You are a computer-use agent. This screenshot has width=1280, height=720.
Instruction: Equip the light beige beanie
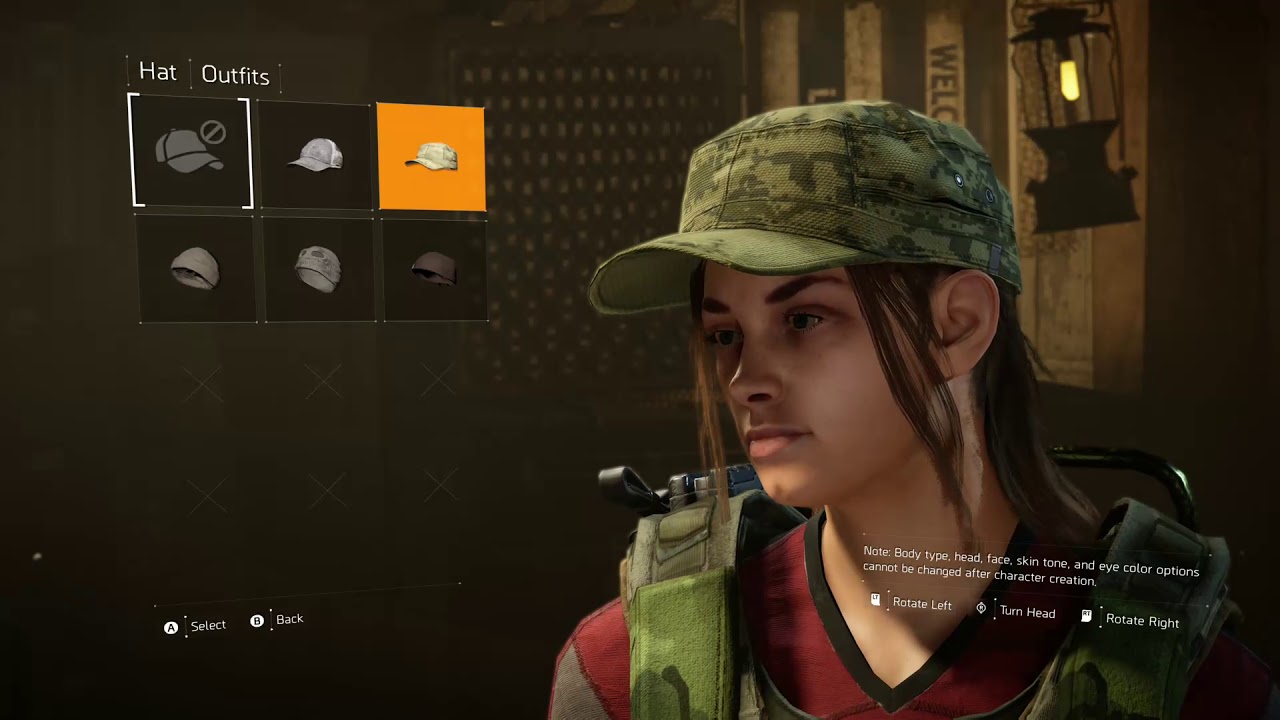(196, 269)
